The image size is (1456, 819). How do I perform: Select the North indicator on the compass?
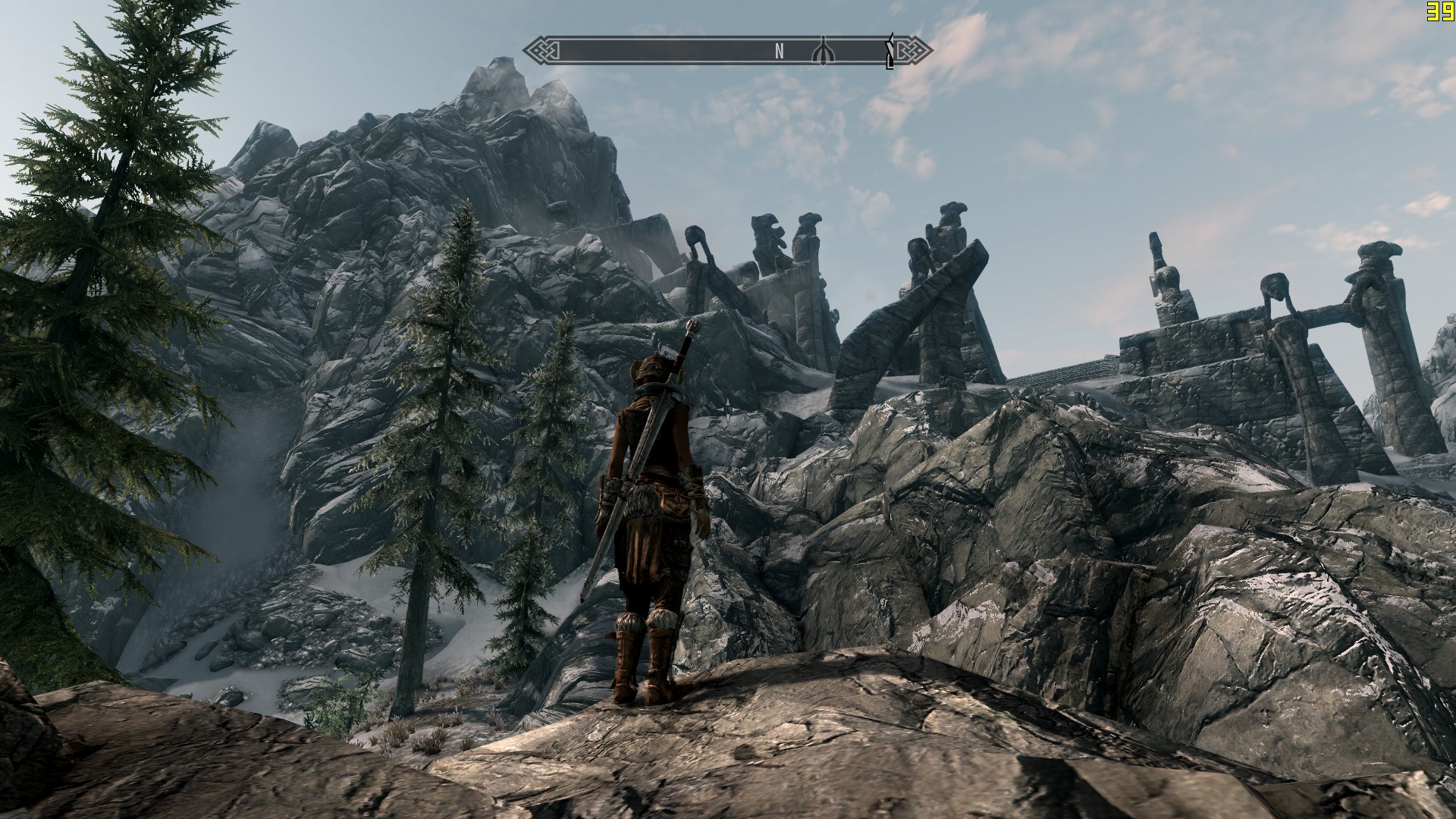779,52
